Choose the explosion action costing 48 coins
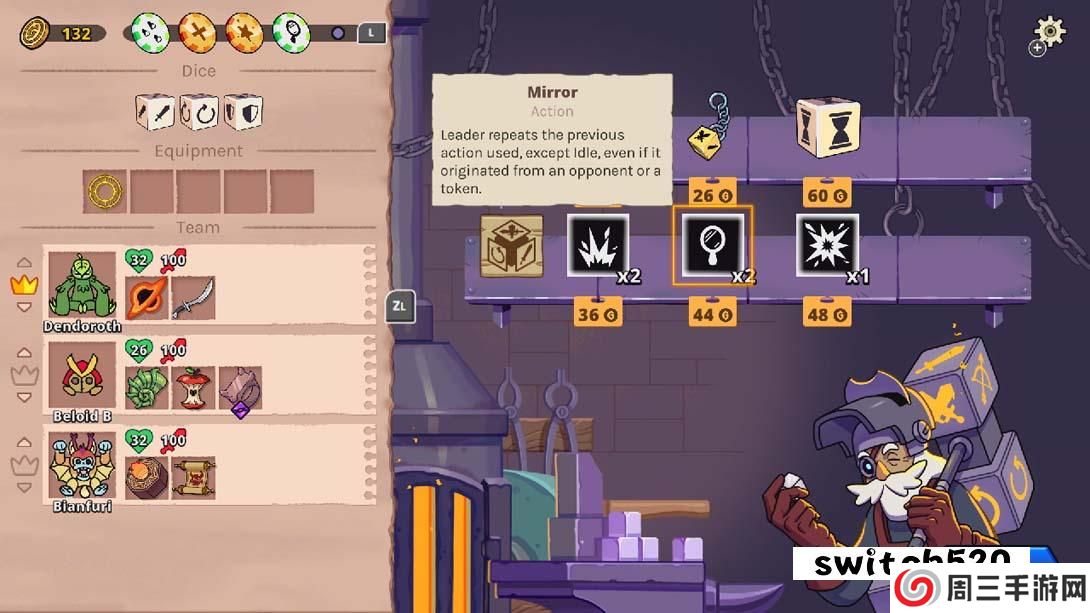 pos(827,245)
